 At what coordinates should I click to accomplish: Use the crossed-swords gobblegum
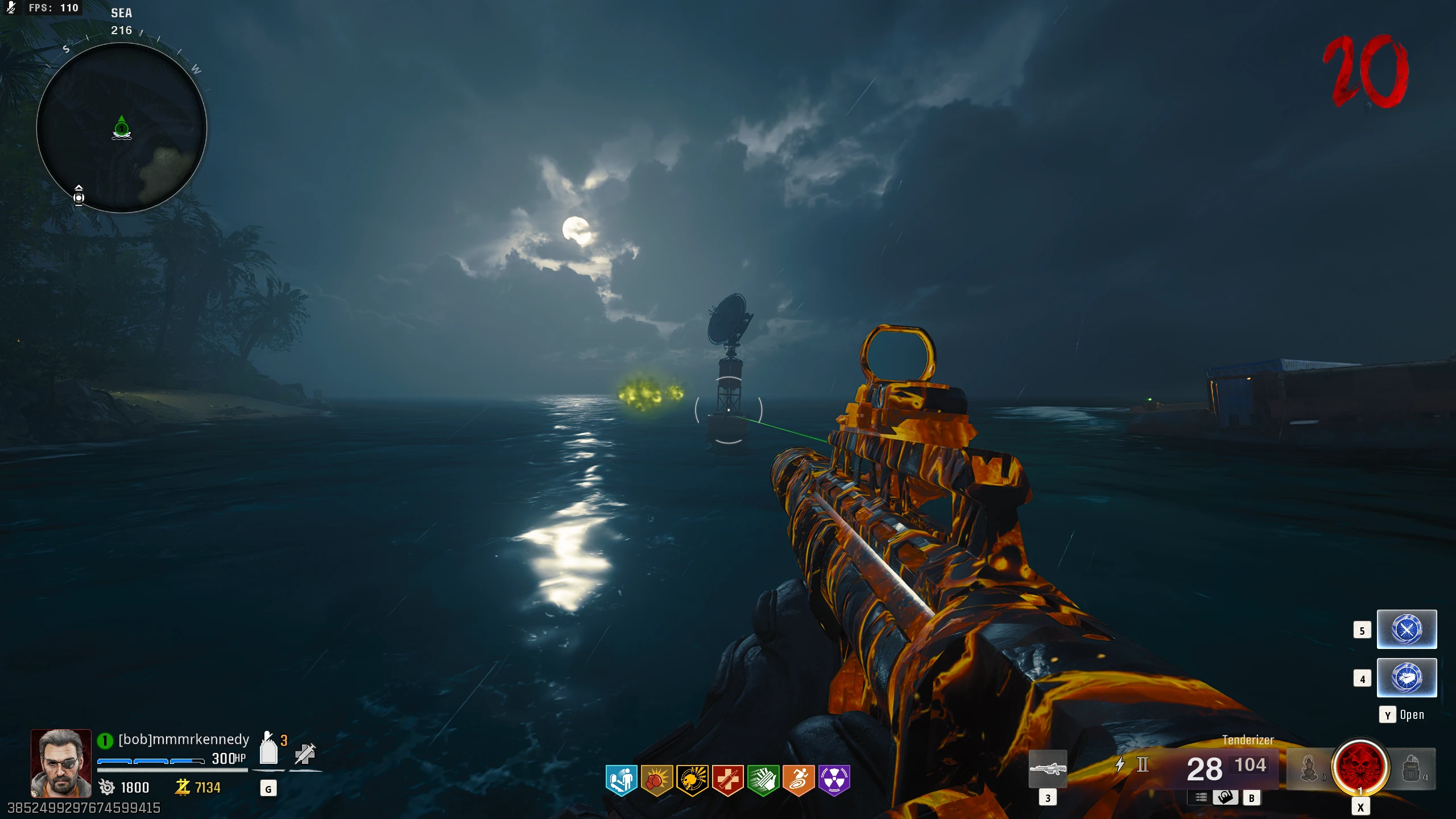point(1407,630)
